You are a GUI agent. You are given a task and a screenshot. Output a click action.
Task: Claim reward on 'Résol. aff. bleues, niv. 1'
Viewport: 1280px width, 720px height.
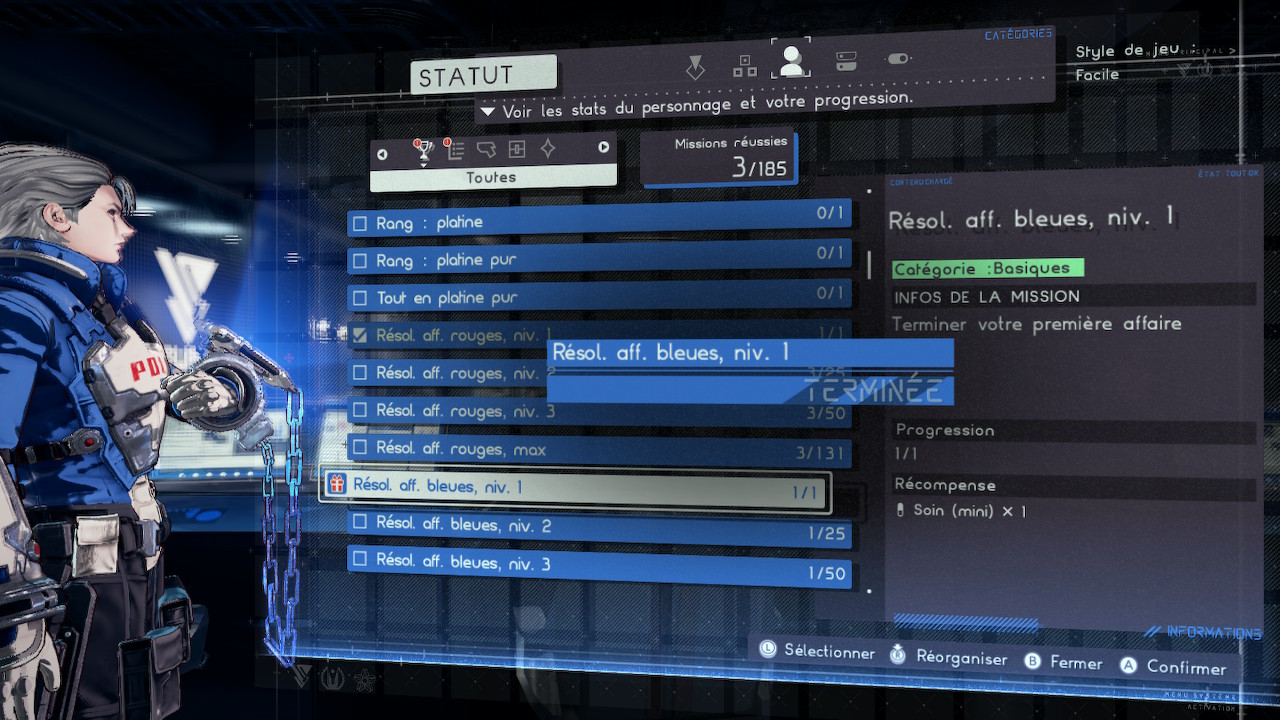click(575, 487)
